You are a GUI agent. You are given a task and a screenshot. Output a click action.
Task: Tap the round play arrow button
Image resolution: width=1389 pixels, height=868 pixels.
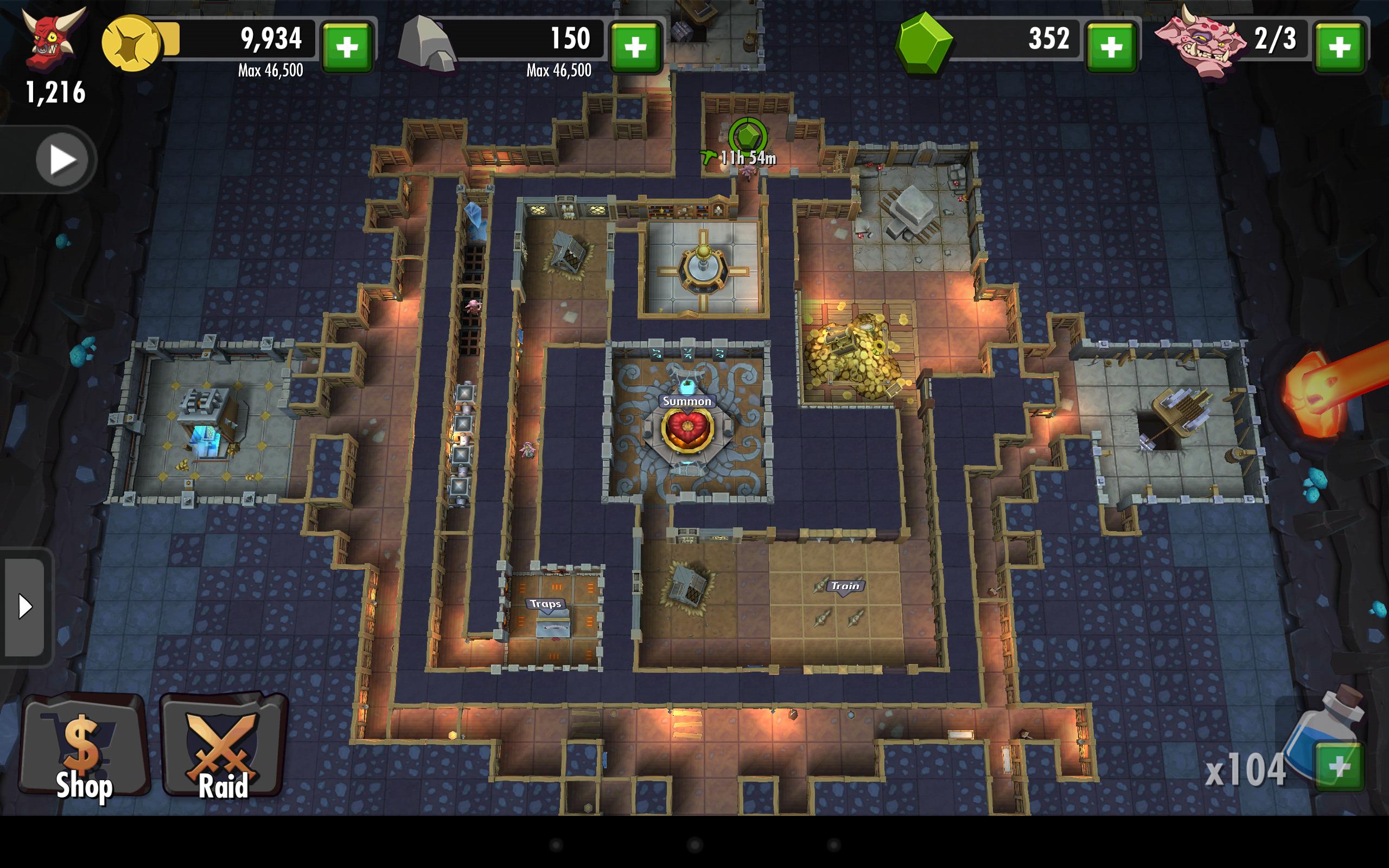coord(62,159)
